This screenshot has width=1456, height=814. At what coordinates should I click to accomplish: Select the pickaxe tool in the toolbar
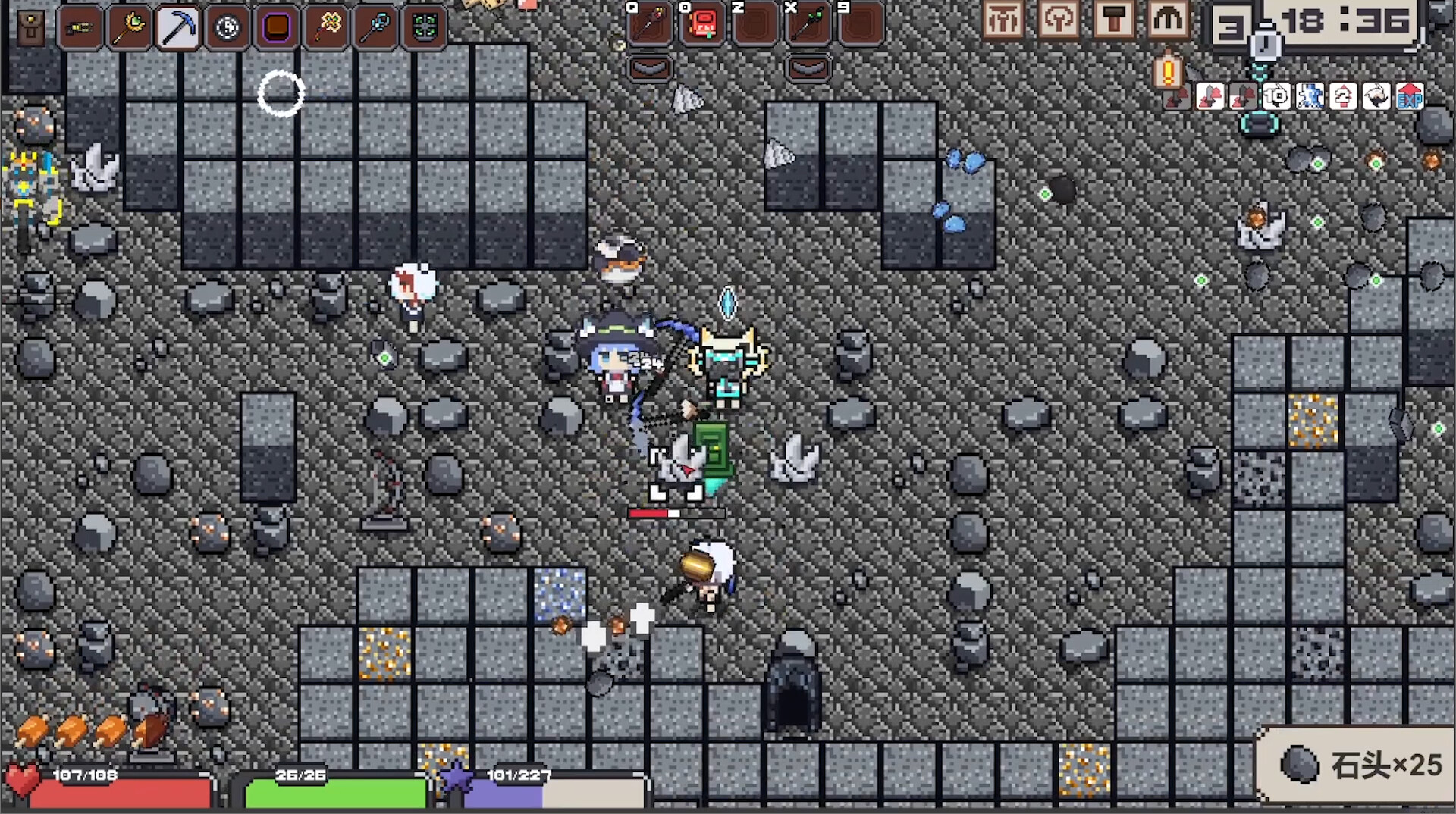pos(178,27)
